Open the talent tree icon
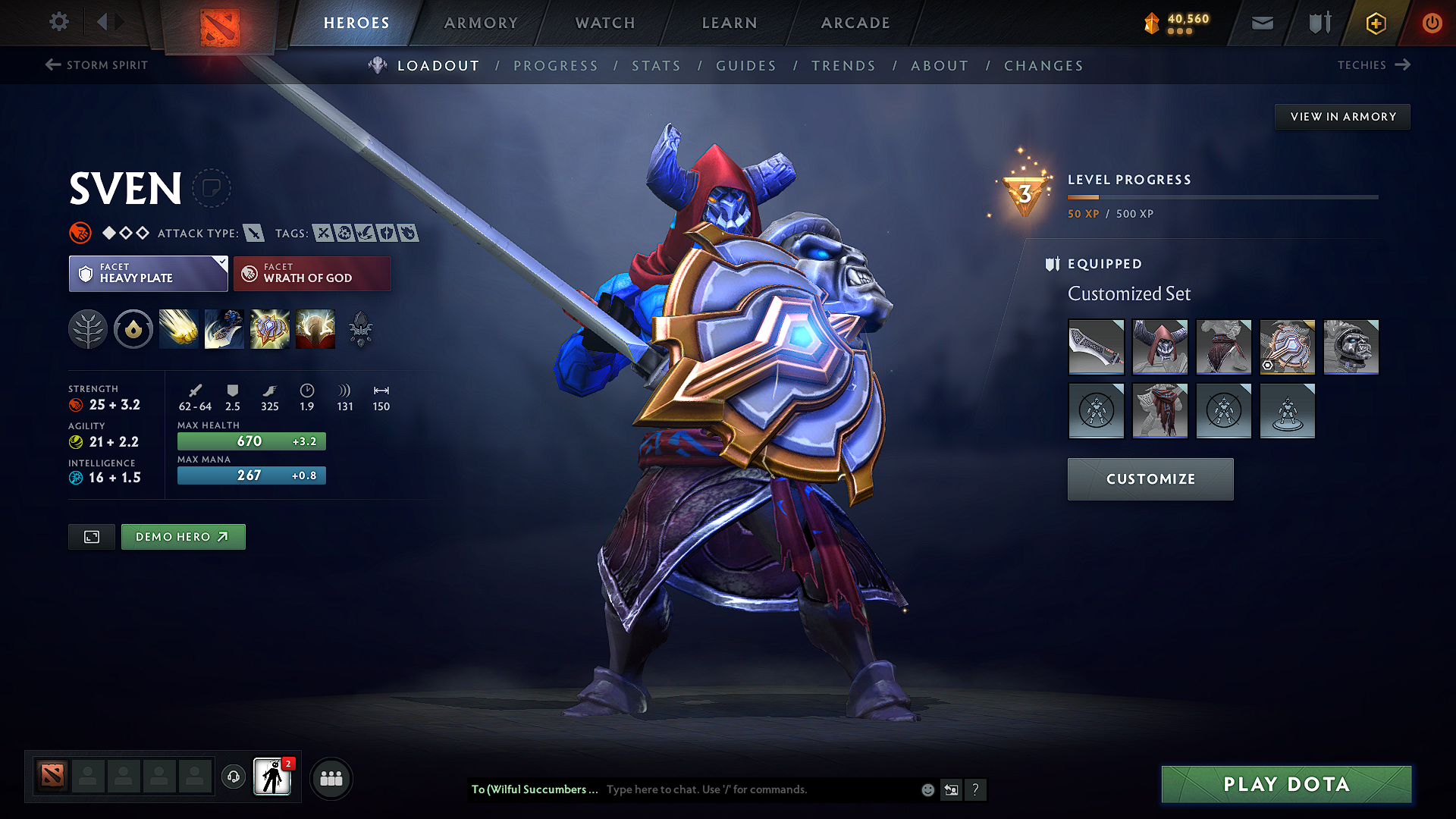 [x=87, y=328]
